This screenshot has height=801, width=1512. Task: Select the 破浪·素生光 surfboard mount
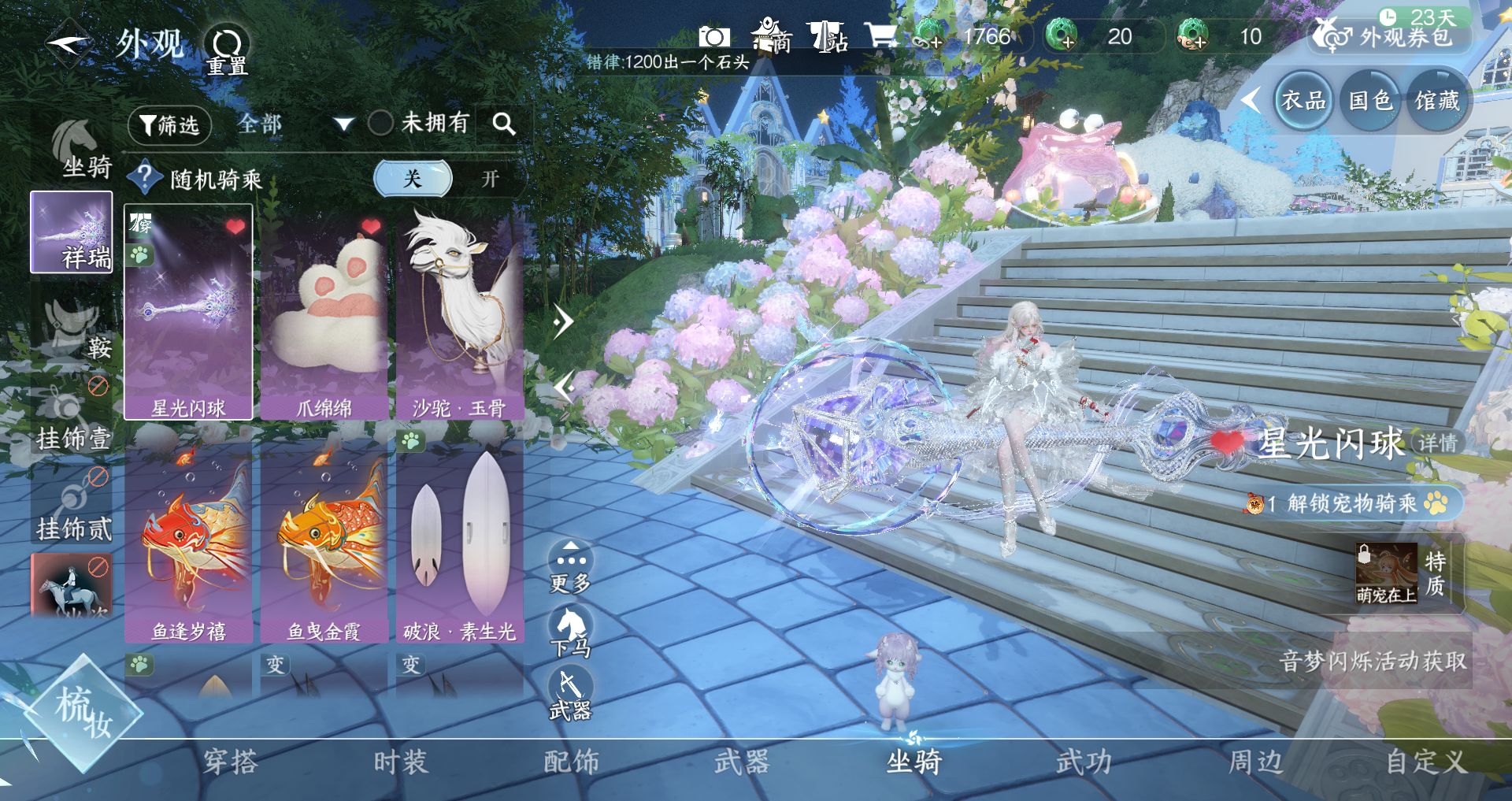pyautogui.click(x=460, y=542)
